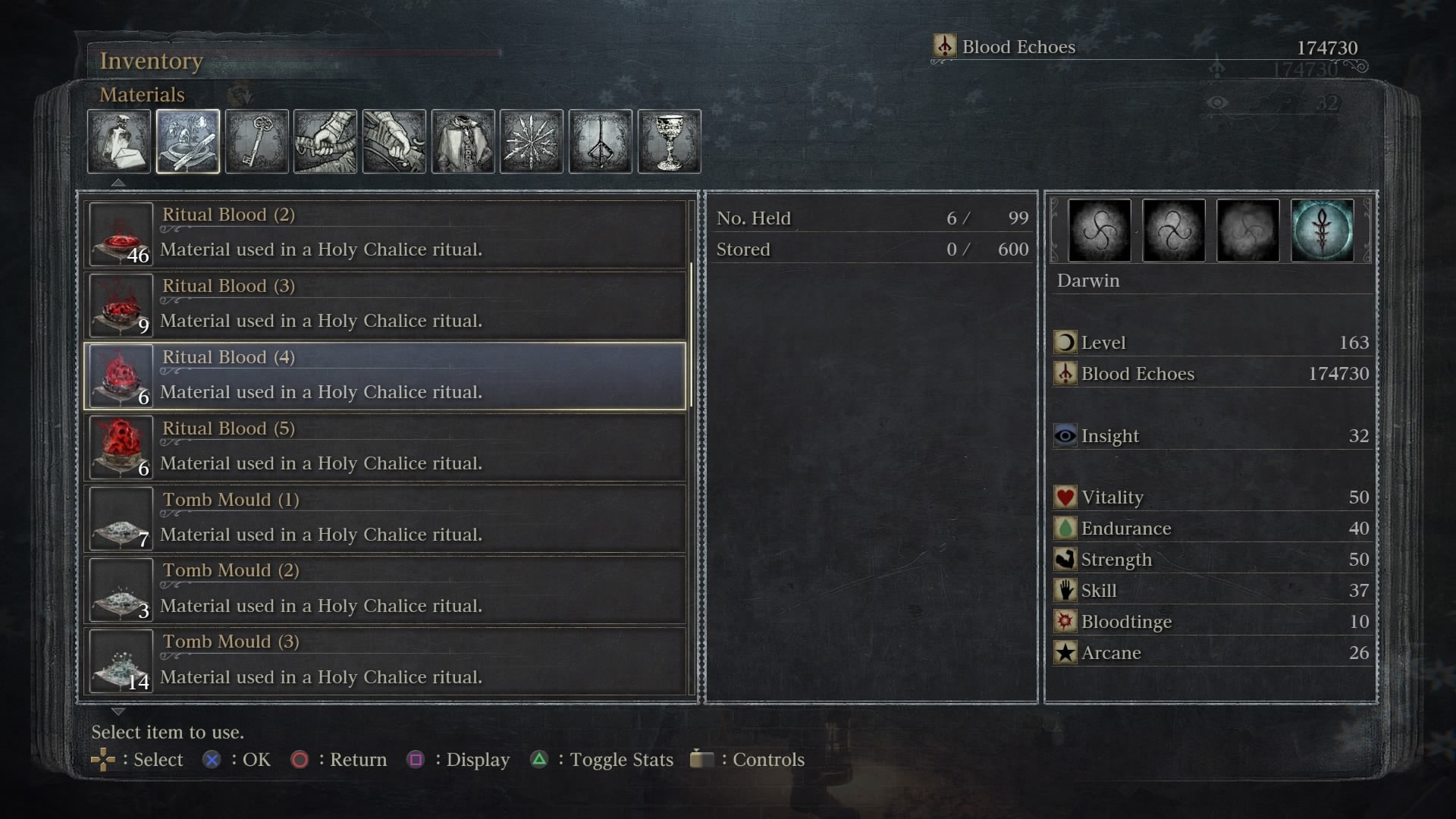Click the Bloodtinge icon in the stats panel
The image size is (1456, 819).
point(1065,622)
